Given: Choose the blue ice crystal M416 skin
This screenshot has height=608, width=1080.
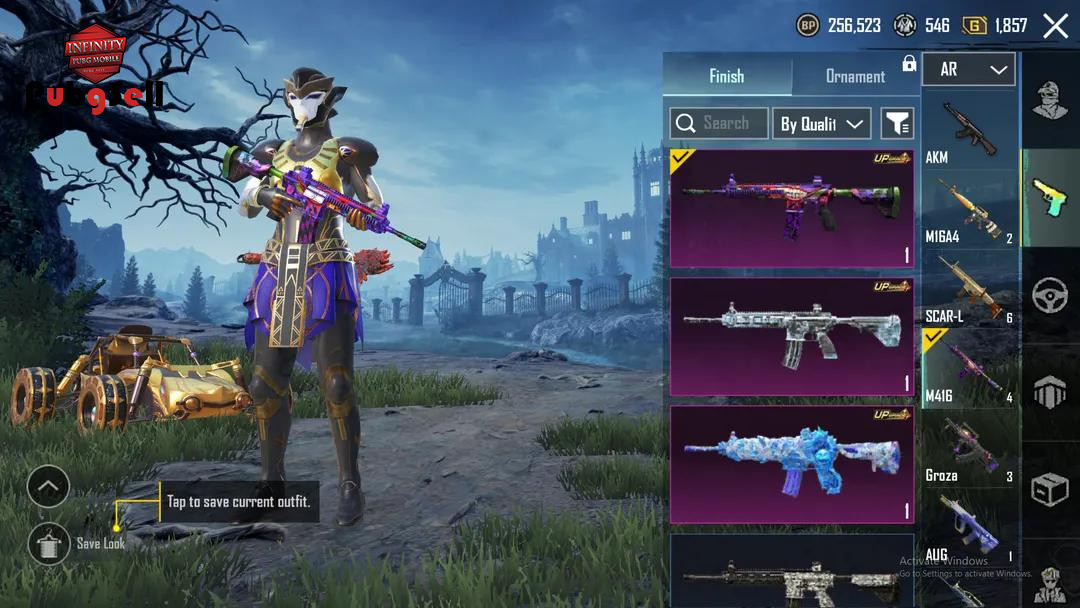Looking at the screenshot, I should coord(791,464).
